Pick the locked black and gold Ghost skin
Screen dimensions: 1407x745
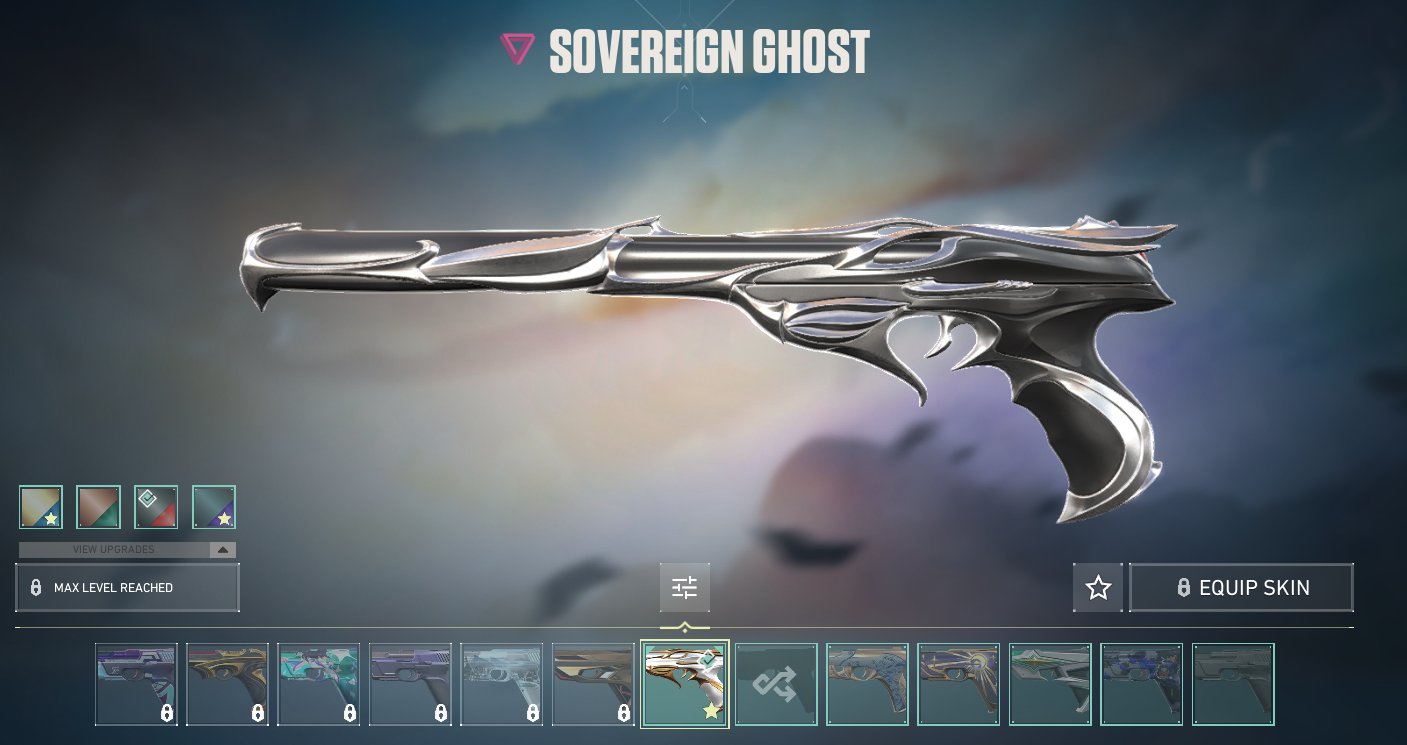227,684
